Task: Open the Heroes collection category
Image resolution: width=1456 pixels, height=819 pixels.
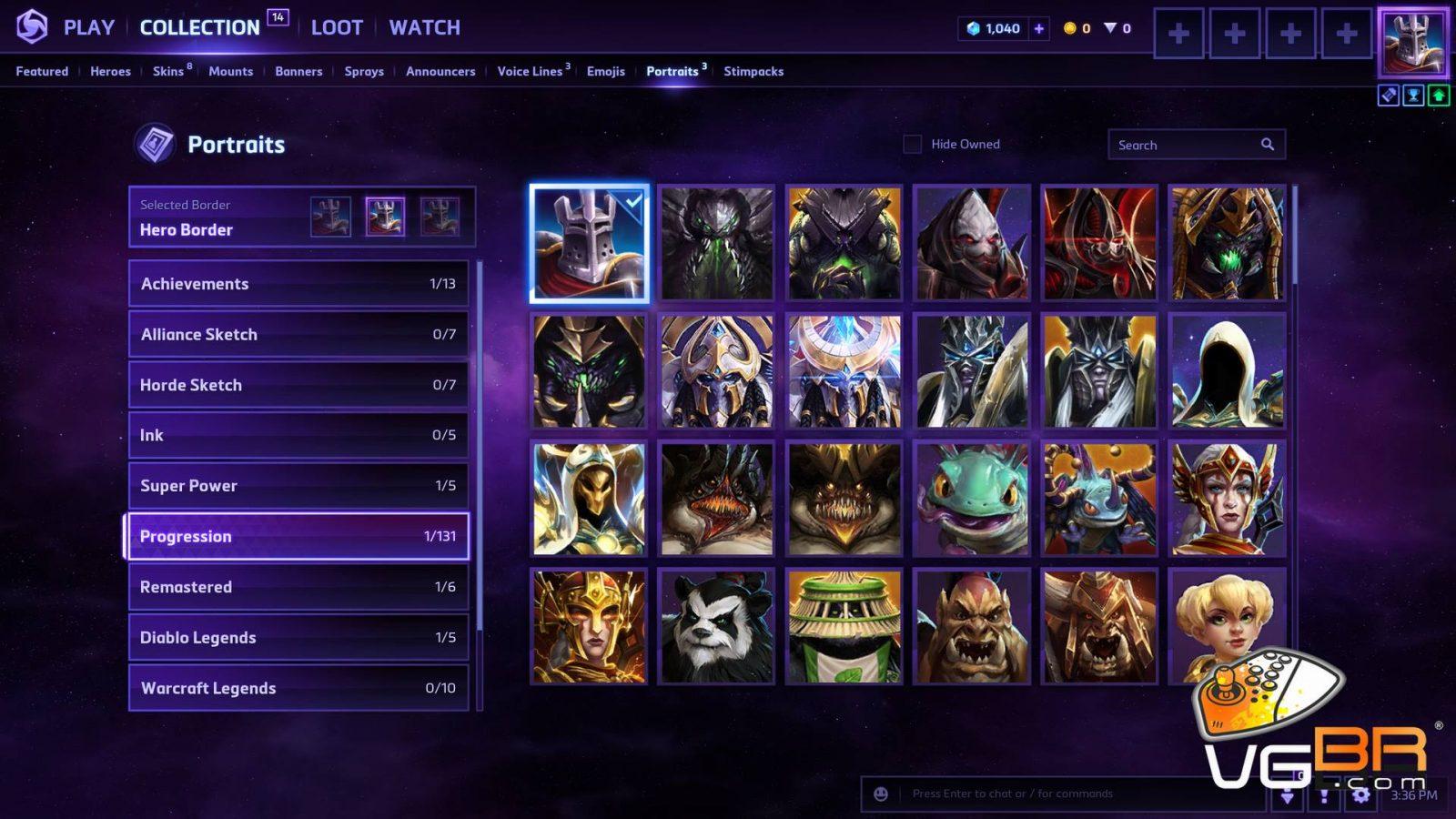Action: (110, 71)
